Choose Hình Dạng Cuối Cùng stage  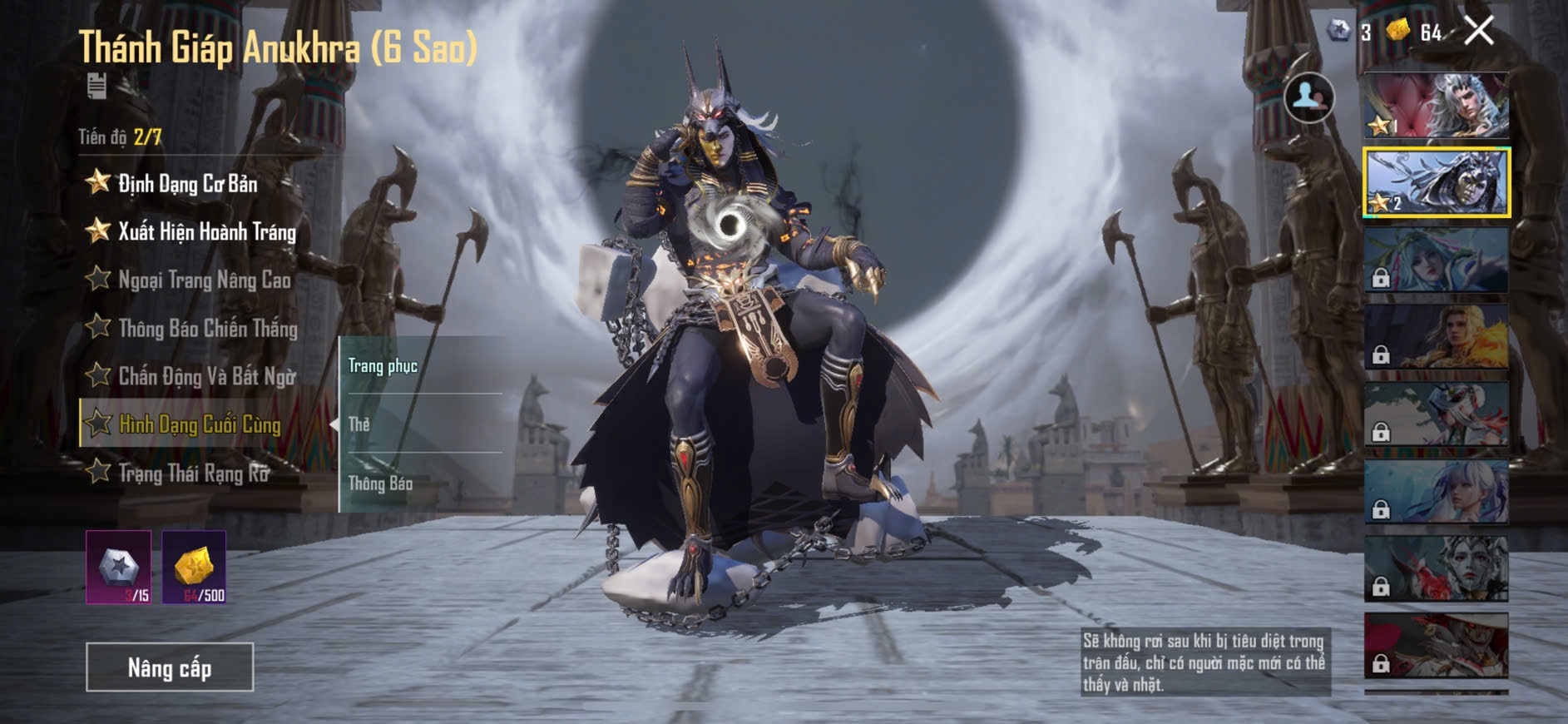click(200, 424)
